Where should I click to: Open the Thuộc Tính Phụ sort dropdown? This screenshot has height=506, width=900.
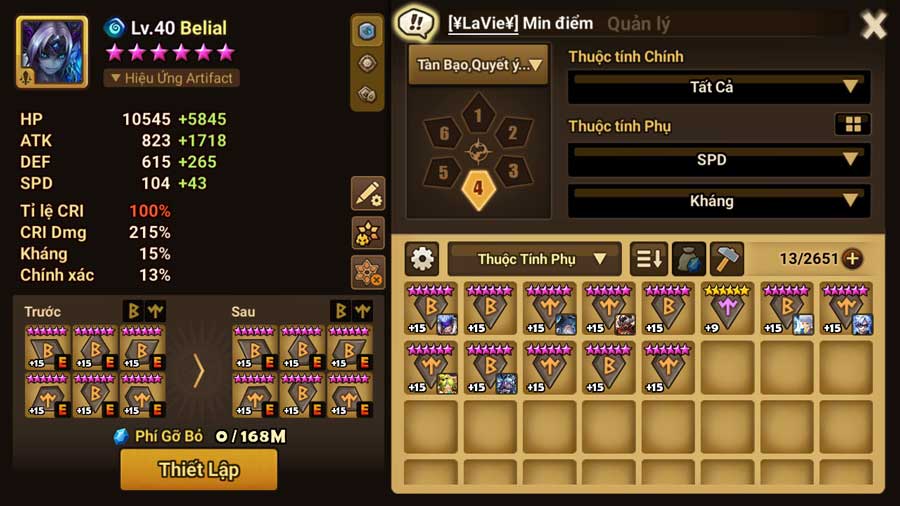(x=534, y=259)
